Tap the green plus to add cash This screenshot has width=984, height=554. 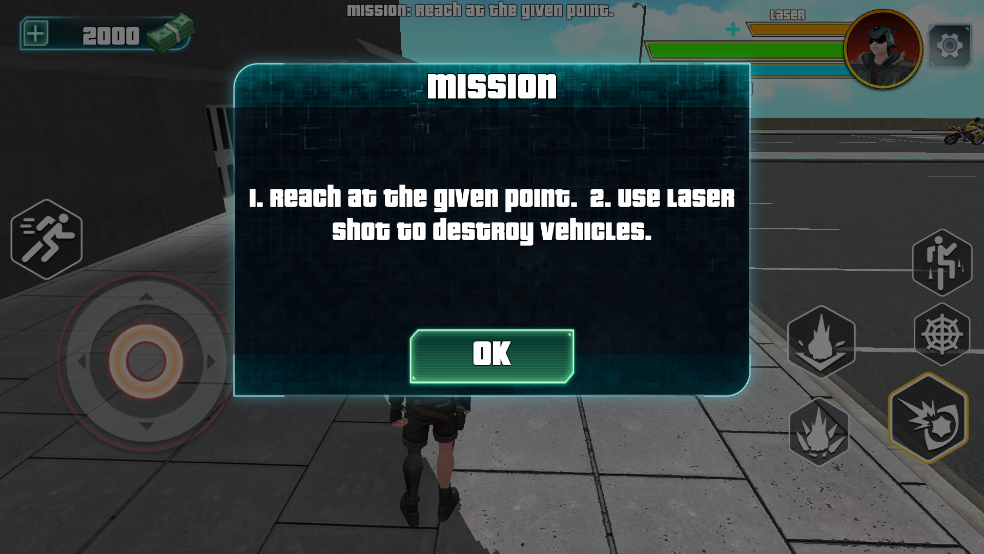35,34
